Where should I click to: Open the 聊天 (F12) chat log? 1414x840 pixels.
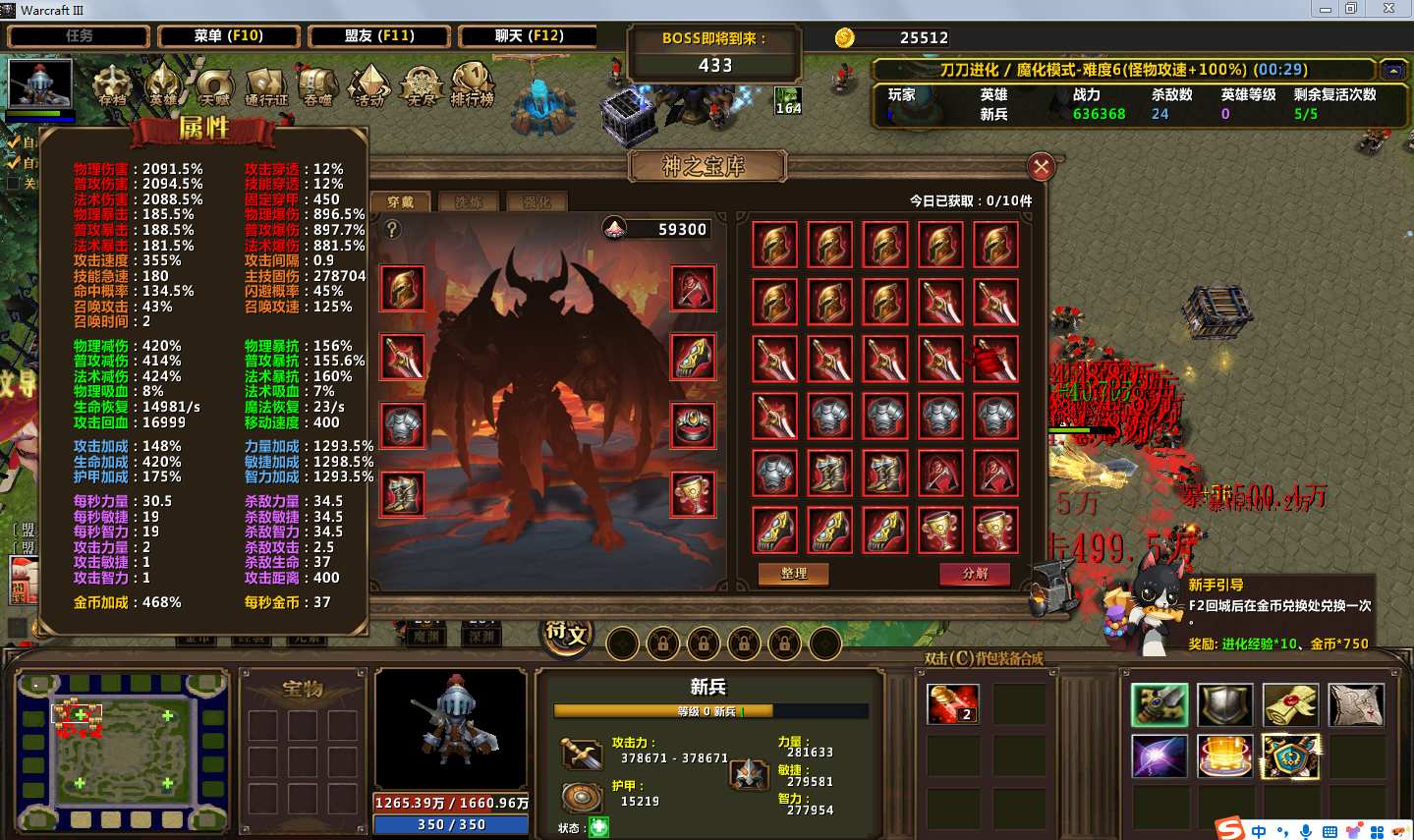529,36
